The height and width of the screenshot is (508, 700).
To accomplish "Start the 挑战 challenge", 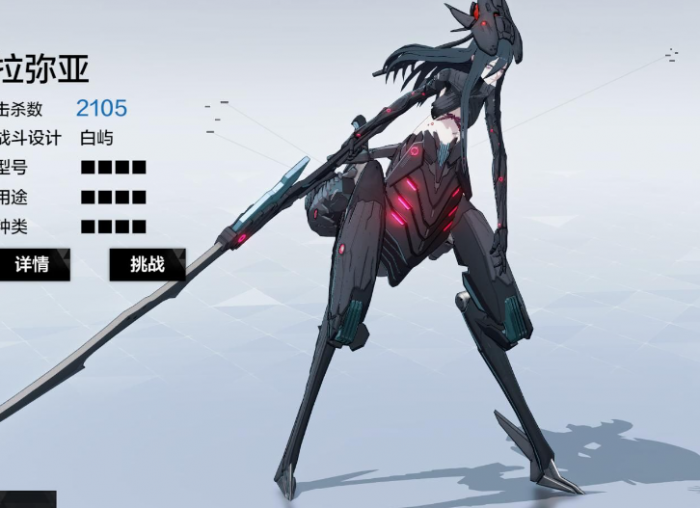I will pyautogui.click(x=147, y=265).
